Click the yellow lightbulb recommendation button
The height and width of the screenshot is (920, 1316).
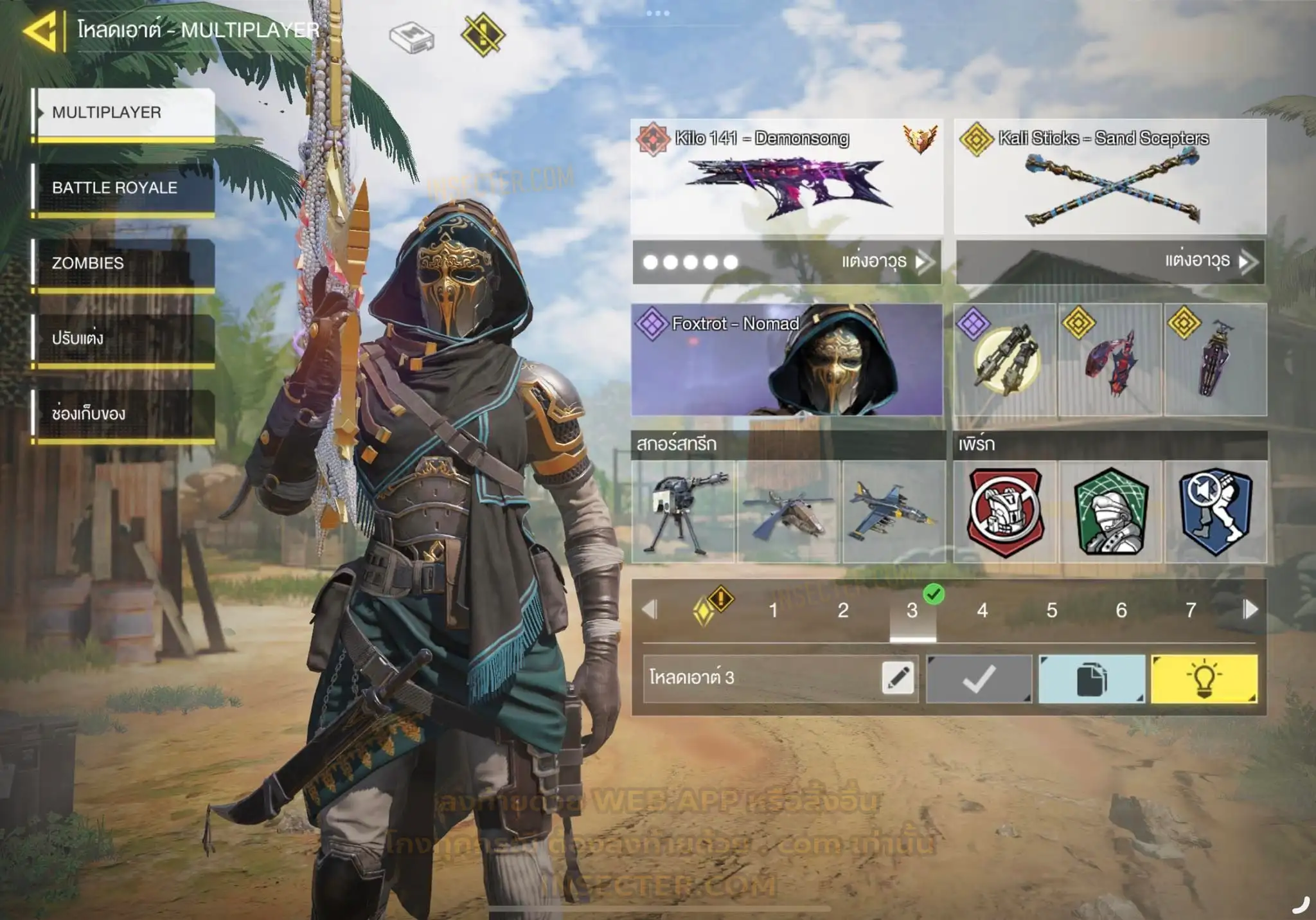pyautogui.click(x=1204, y=679)
